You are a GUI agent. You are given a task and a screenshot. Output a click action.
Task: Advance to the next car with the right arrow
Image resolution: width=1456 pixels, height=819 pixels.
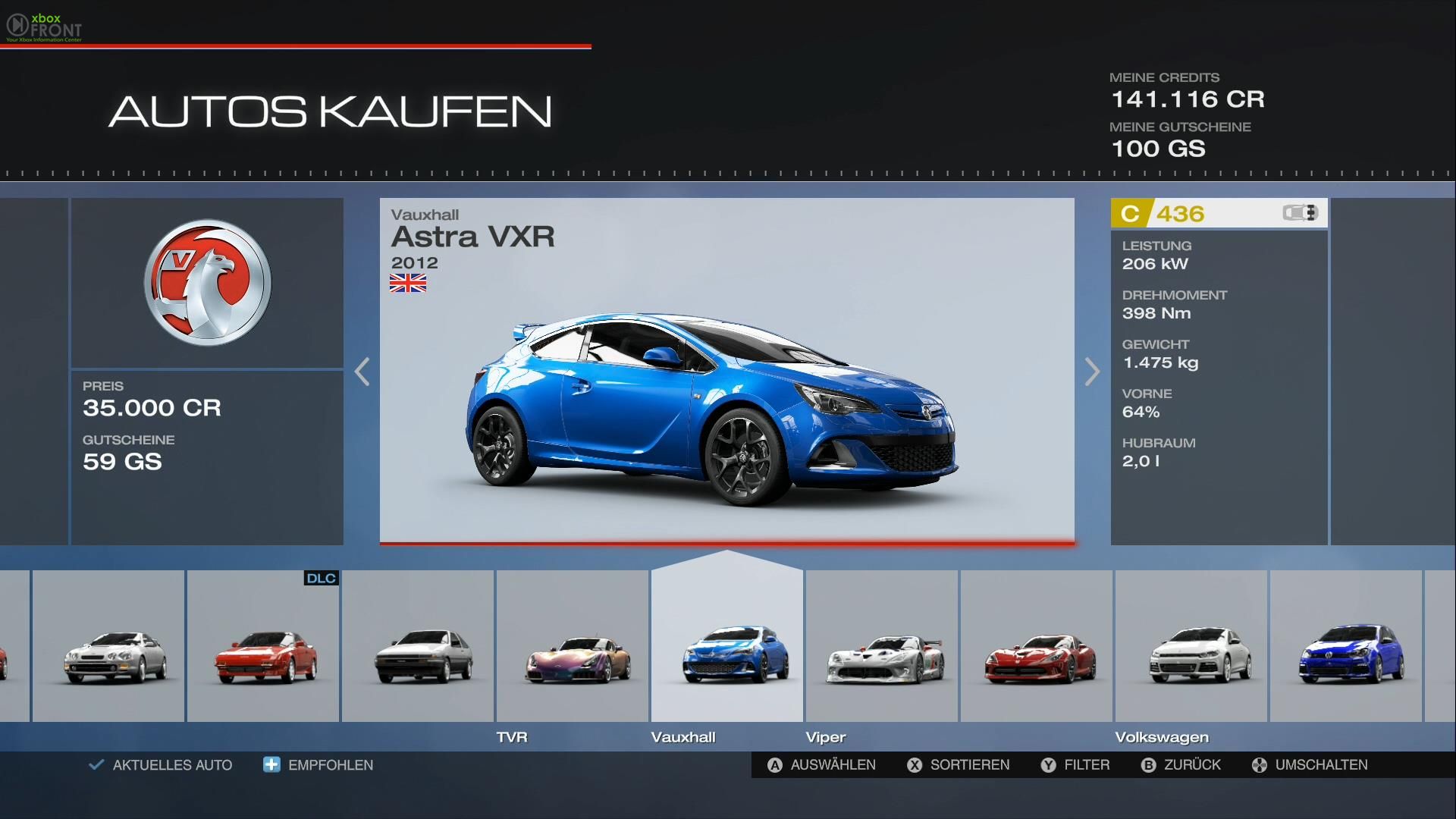click(x=1091, y=372)
